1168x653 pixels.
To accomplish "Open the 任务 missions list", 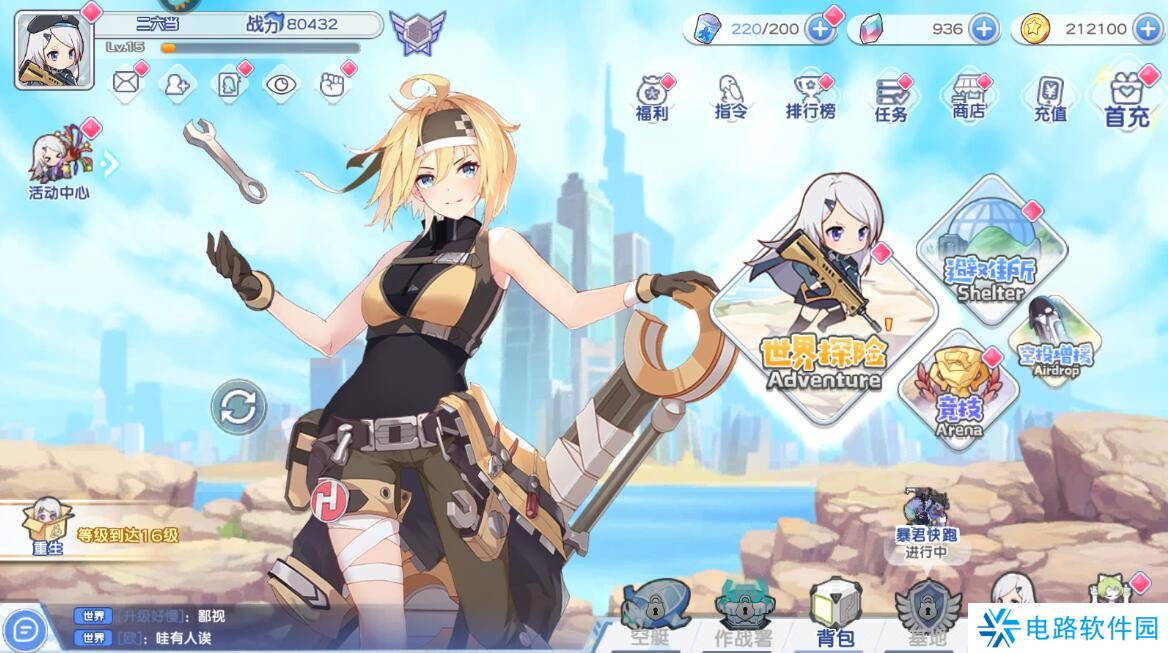I will click(x=890, y=99).
